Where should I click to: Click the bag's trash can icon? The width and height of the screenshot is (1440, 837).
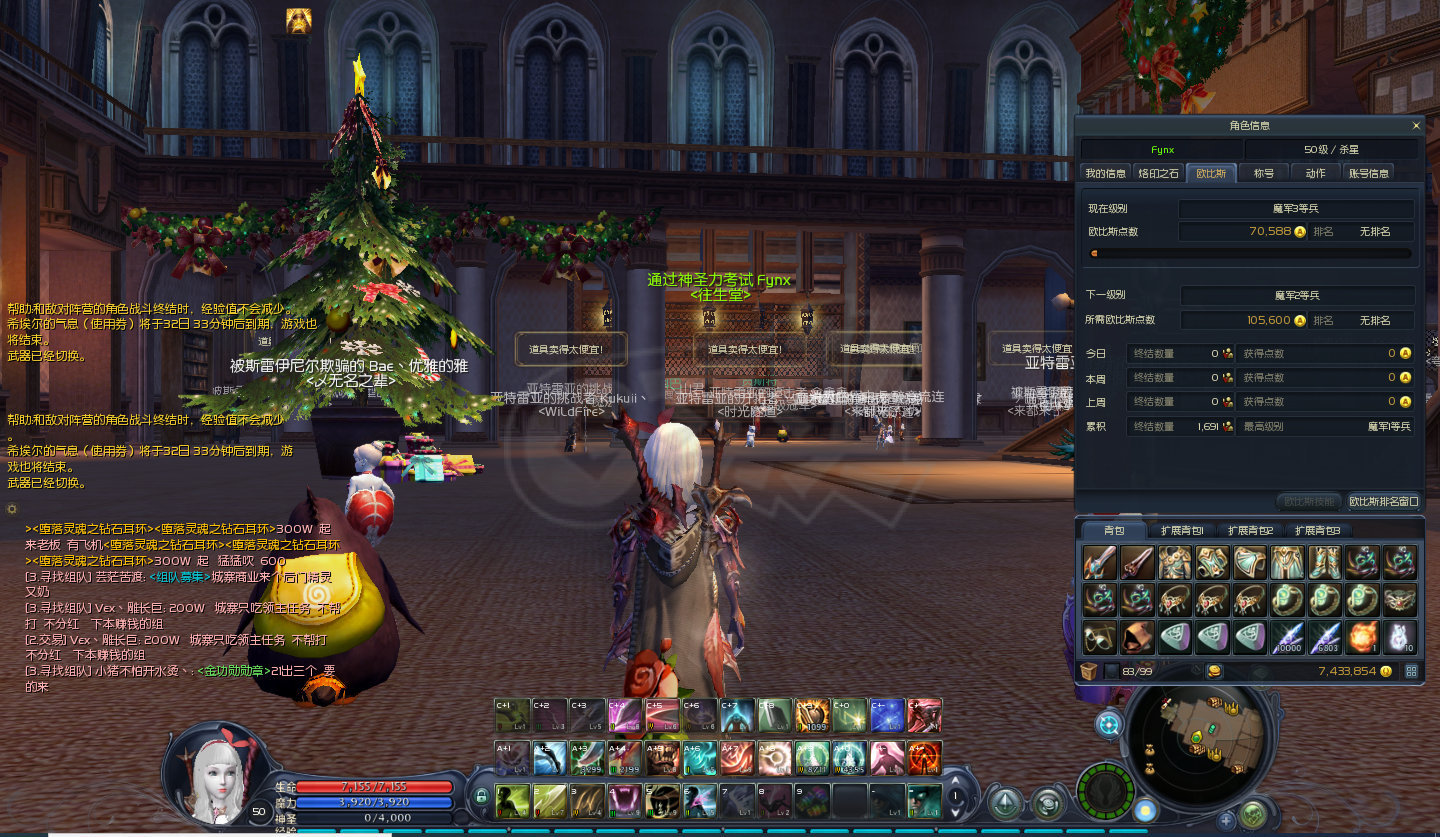click(1088, 671)
